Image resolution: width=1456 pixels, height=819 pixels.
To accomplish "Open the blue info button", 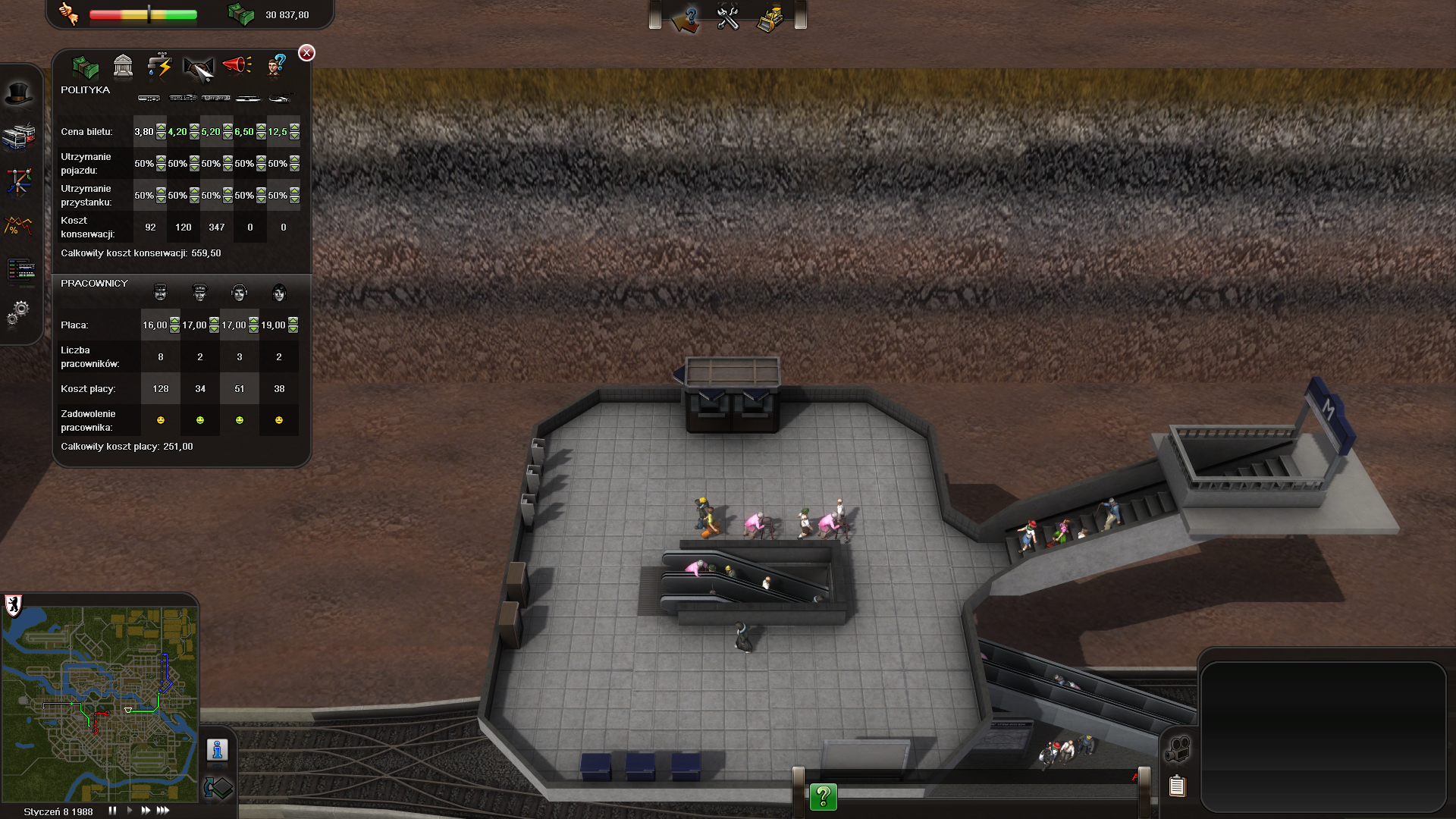I will pyautogui.click(x=218, y=750).
